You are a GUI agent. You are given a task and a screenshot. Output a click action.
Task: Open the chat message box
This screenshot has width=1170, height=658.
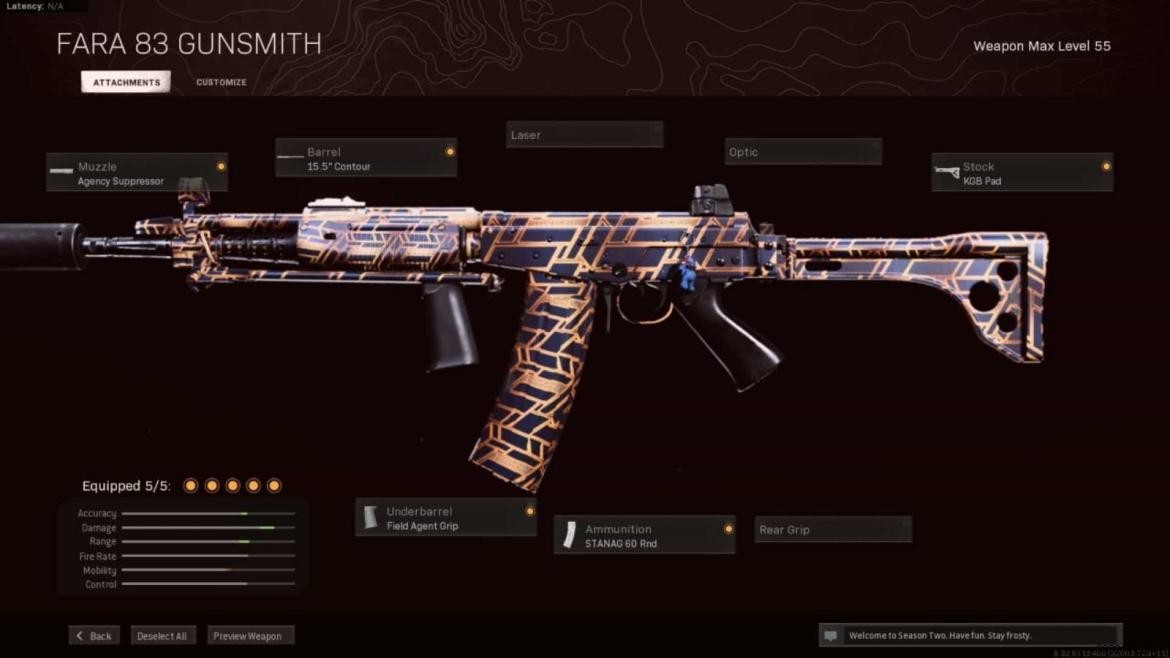coord(969,635)
